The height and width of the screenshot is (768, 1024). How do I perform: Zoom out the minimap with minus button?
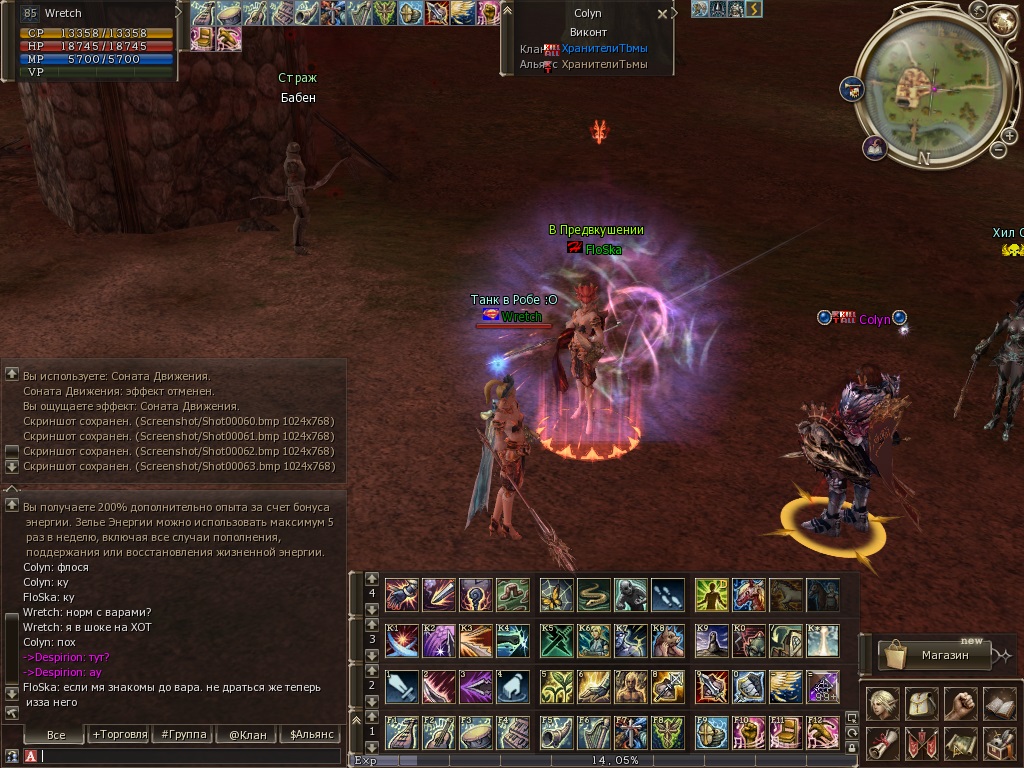(998, 150)
